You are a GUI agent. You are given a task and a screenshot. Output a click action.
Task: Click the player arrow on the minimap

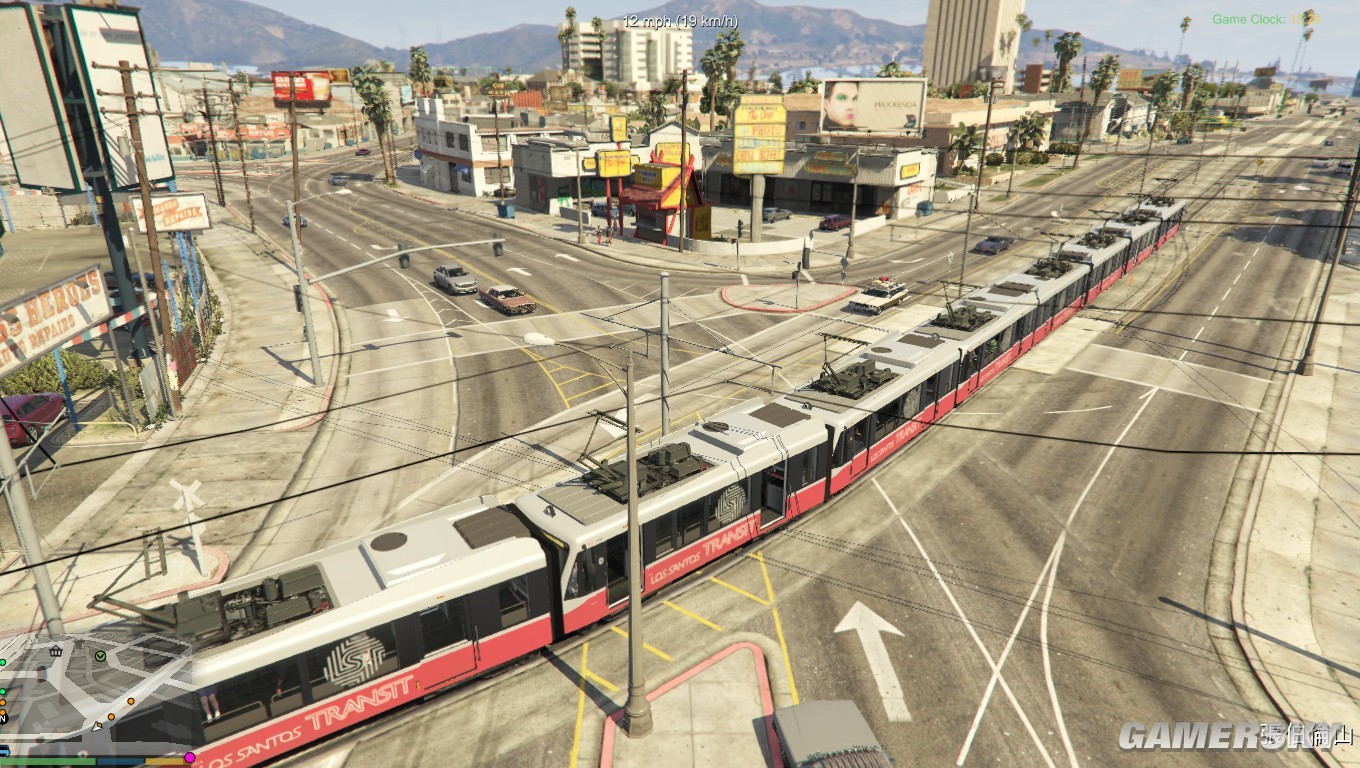point(95,727)
